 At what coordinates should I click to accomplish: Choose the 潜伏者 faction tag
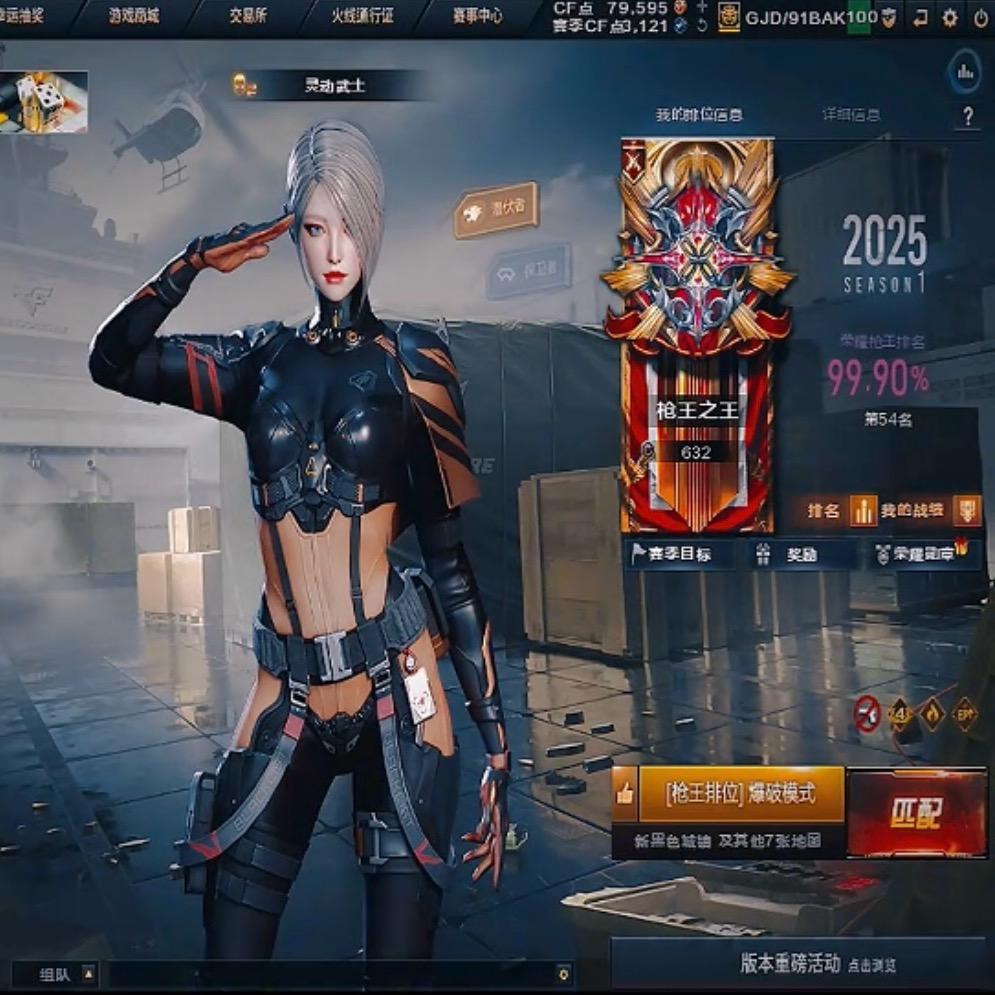coord(497,209)
